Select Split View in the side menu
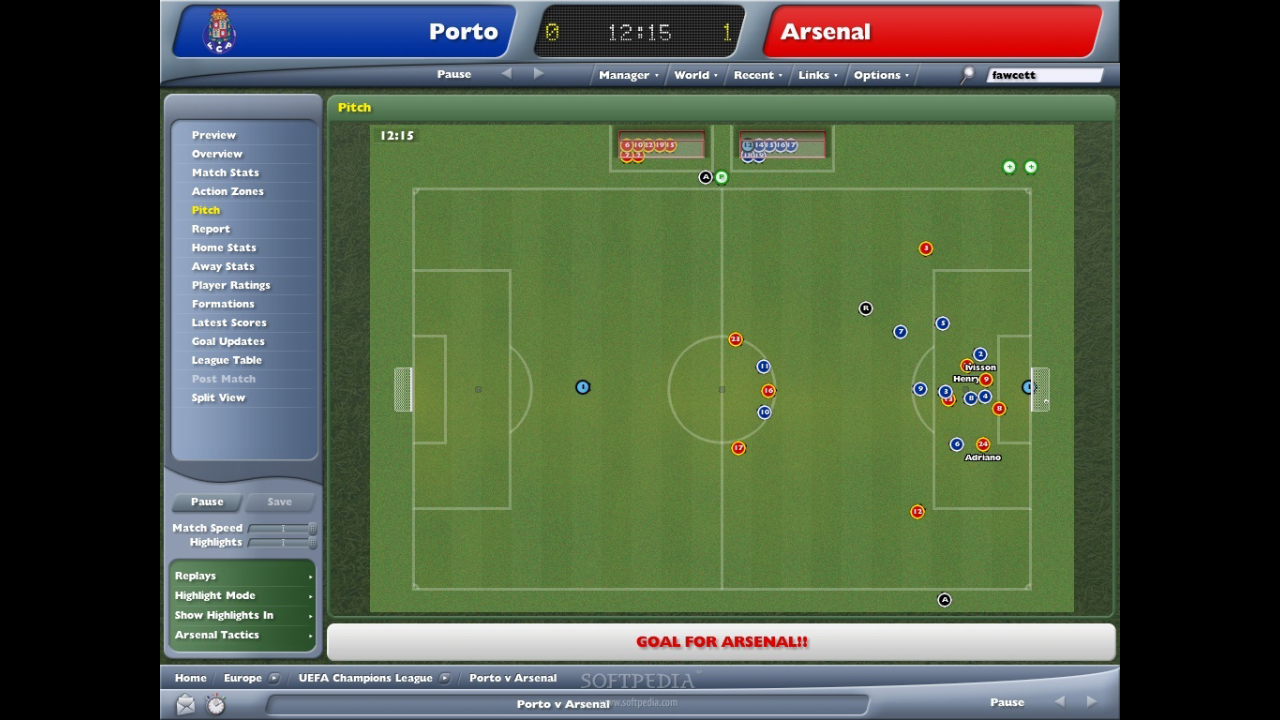Screen dimensions: 1280x720 (218, 398)
